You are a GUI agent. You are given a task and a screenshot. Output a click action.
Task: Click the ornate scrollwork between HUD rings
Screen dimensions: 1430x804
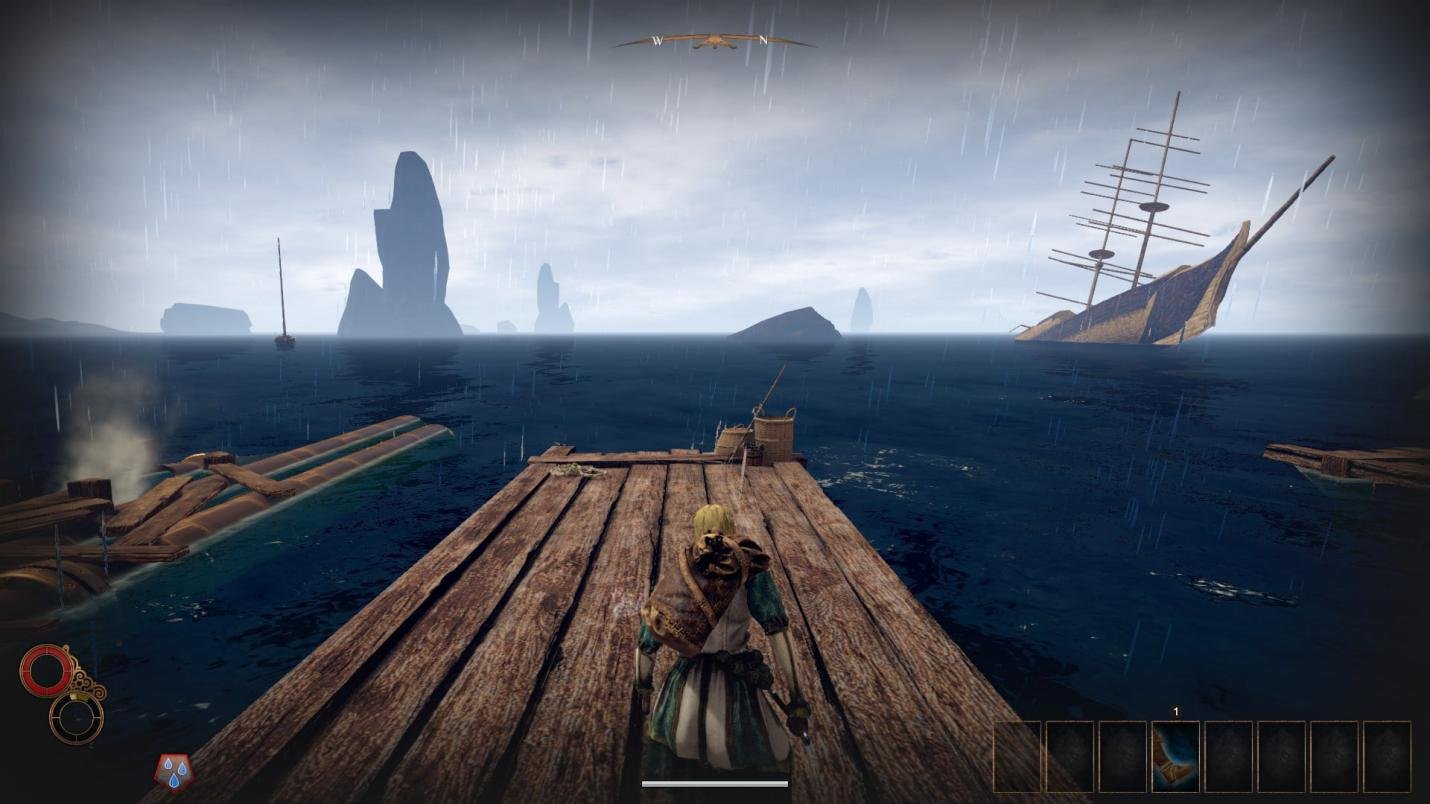tap(87, 684)
